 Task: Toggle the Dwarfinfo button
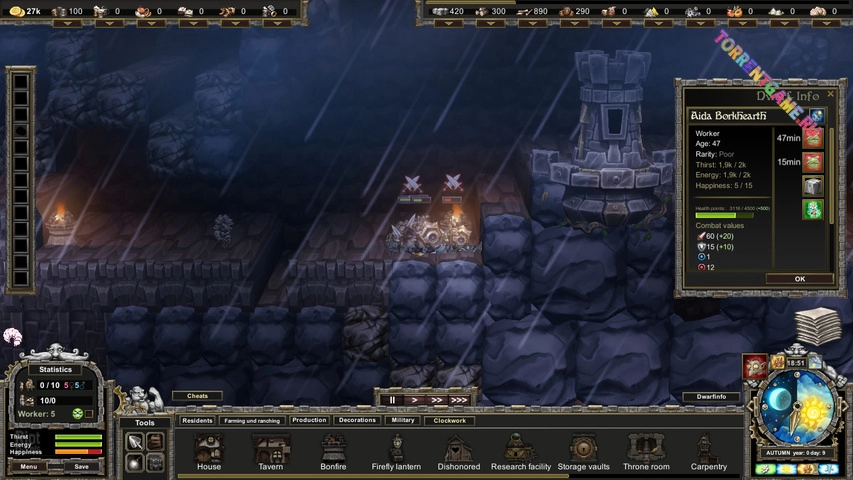coord(711,397)
